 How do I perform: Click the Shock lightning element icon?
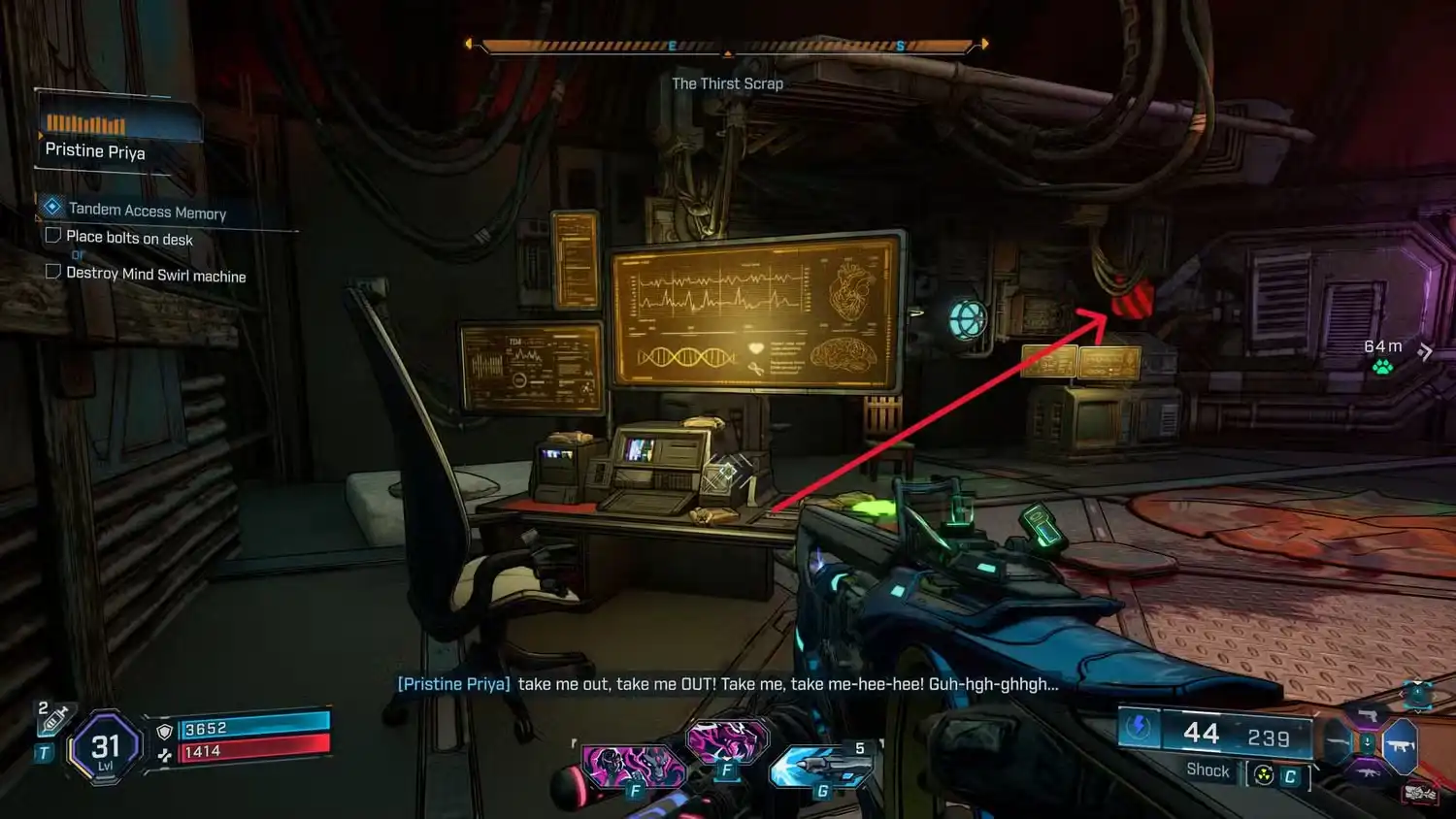pyautogui.click(x=1140, y=728)
